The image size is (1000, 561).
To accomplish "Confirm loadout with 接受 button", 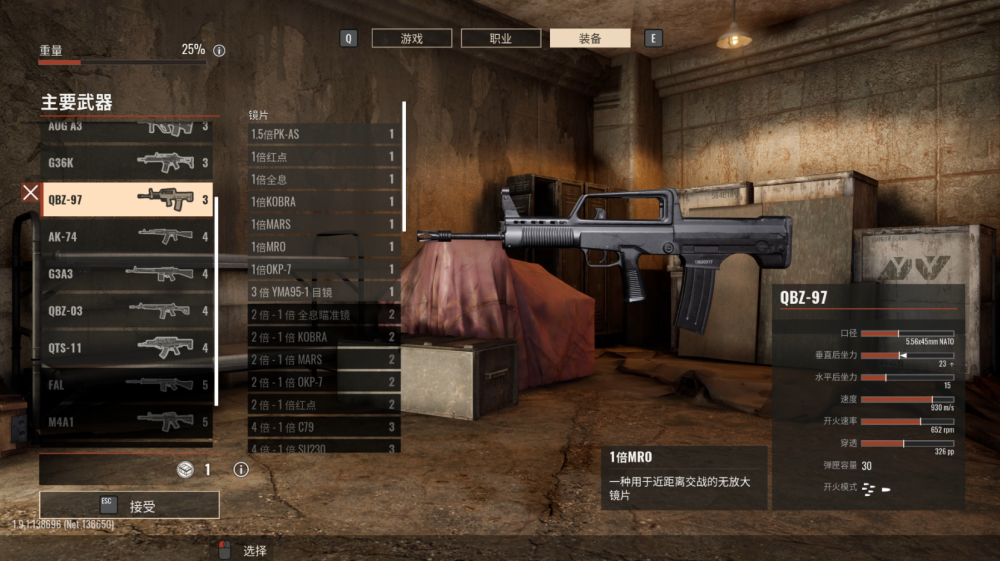I will (129, 505).
